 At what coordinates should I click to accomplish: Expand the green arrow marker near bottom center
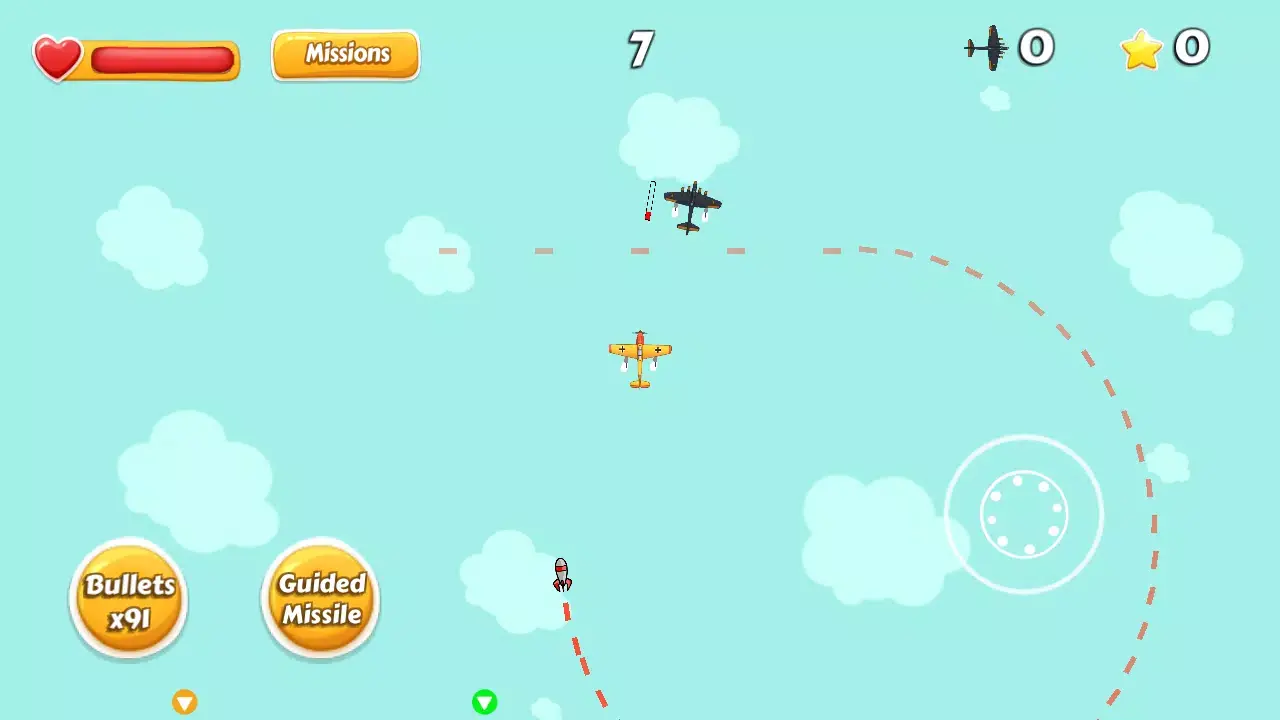(x=485, y=703)
